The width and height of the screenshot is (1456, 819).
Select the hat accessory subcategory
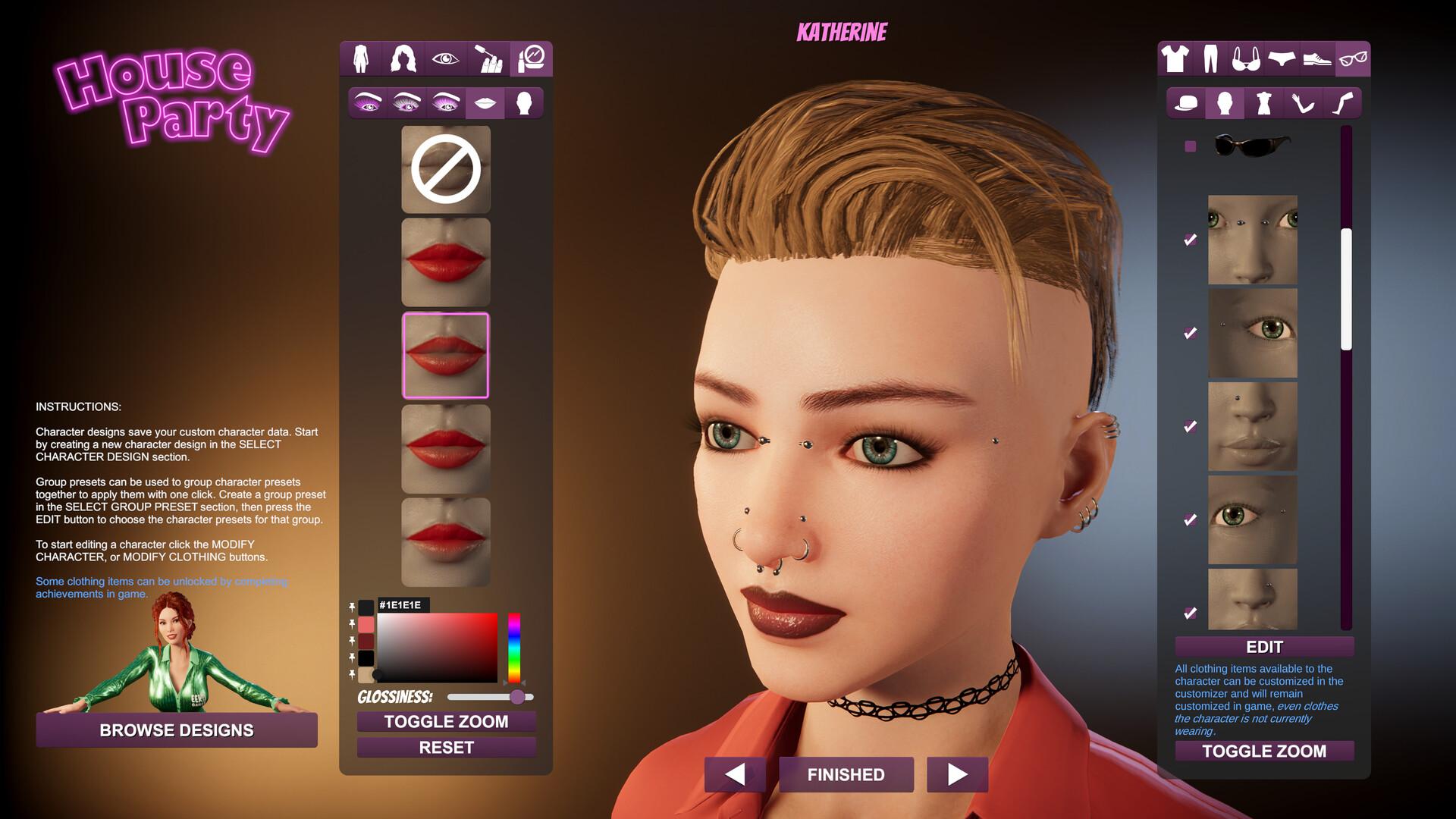(x=1185, y=103)
